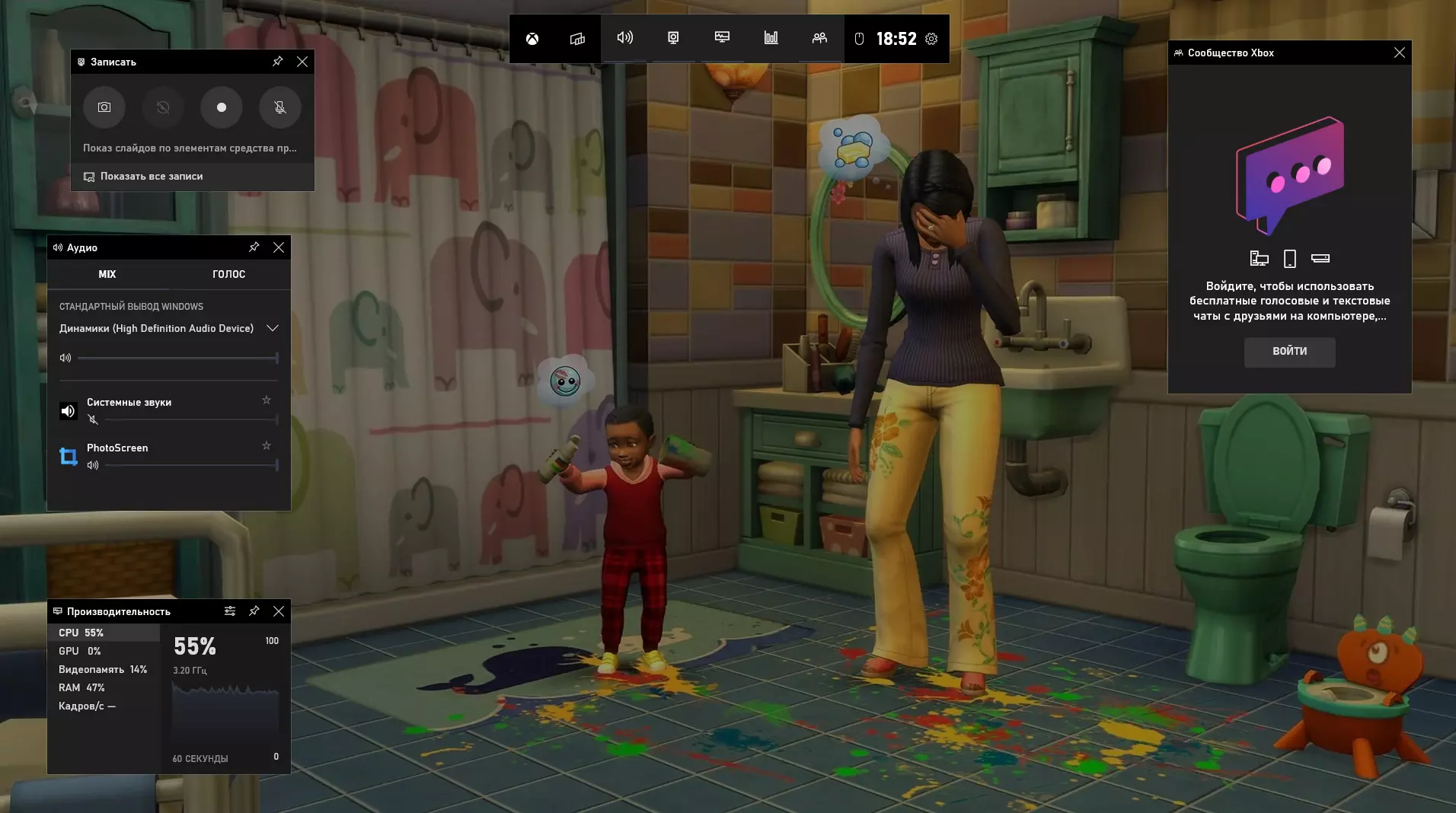Viewport: 1456px width, 813px height.
Task: Show all captures link
Action: pyautogui.click(x=151, y=177)
